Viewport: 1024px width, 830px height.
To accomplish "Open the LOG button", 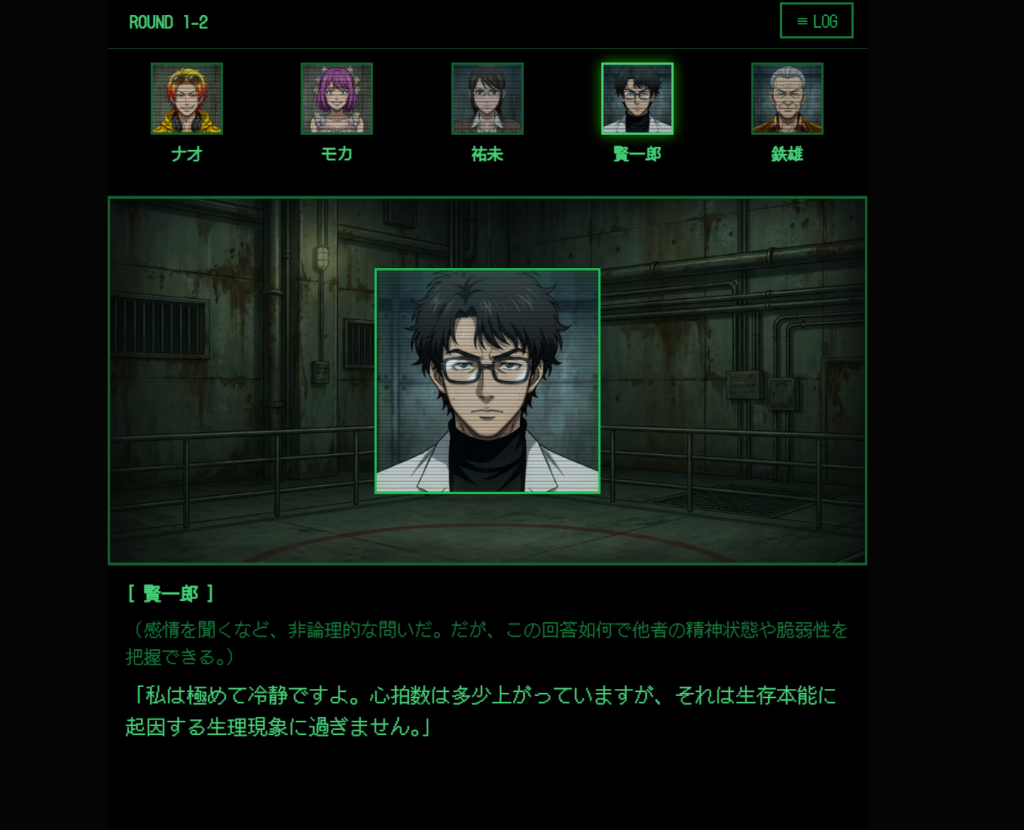I will click(x=816, y=21).
